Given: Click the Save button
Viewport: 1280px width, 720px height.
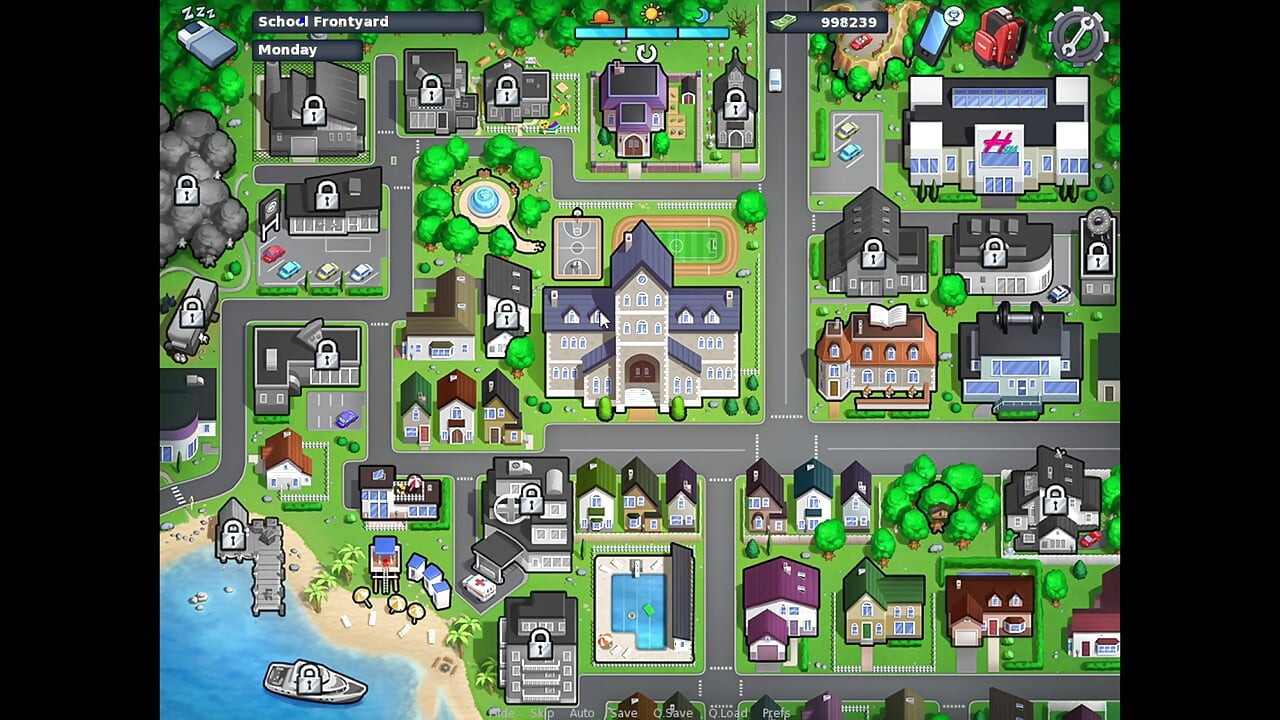Looking at the screenshot, I should pyautogui.click(x=624, y=712).
